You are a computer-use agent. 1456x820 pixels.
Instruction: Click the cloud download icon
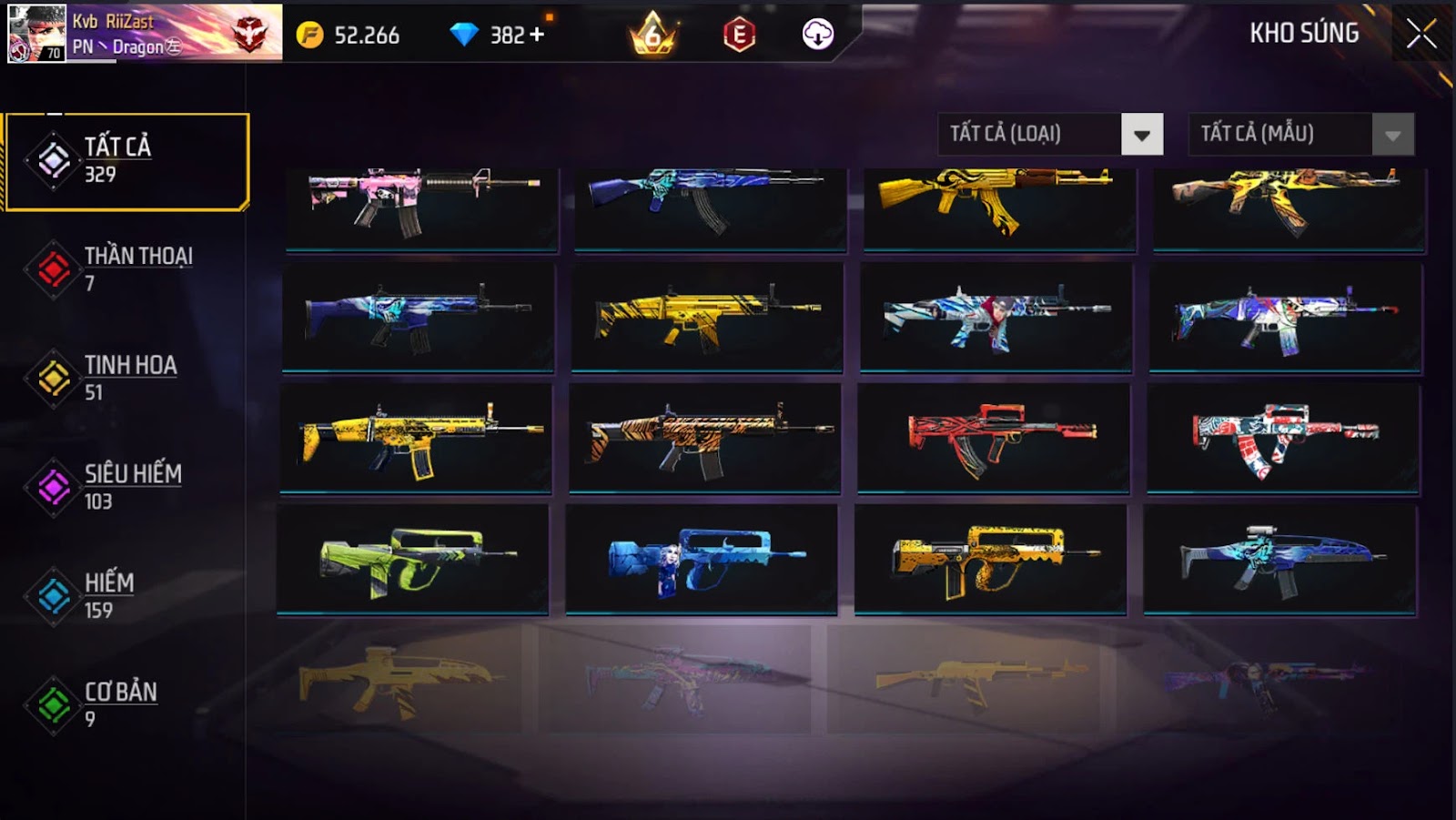click(x=817, y=35)
